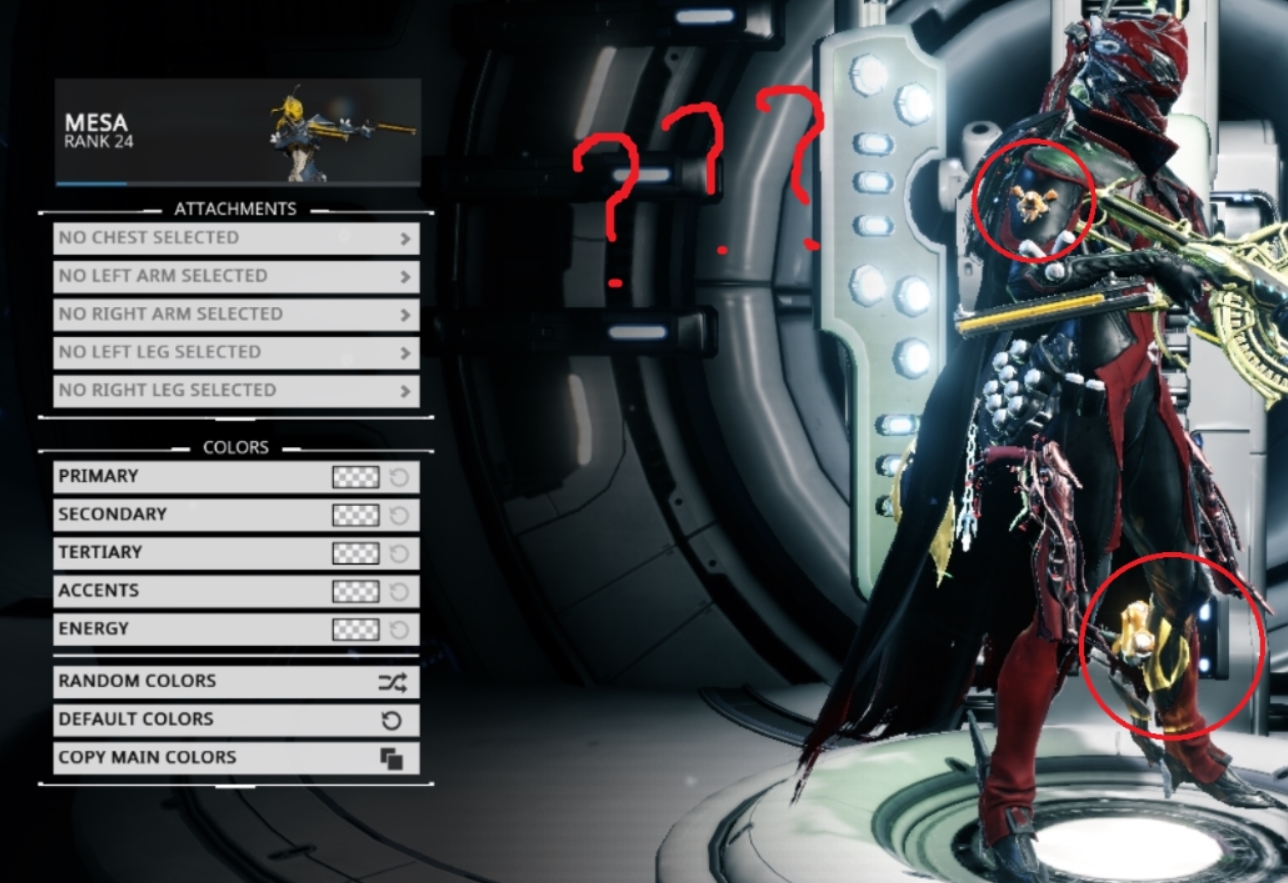Expand the No Left Leg Selected slot
The height and width of the screenshot is (883, 1288).
click(235, 352)
